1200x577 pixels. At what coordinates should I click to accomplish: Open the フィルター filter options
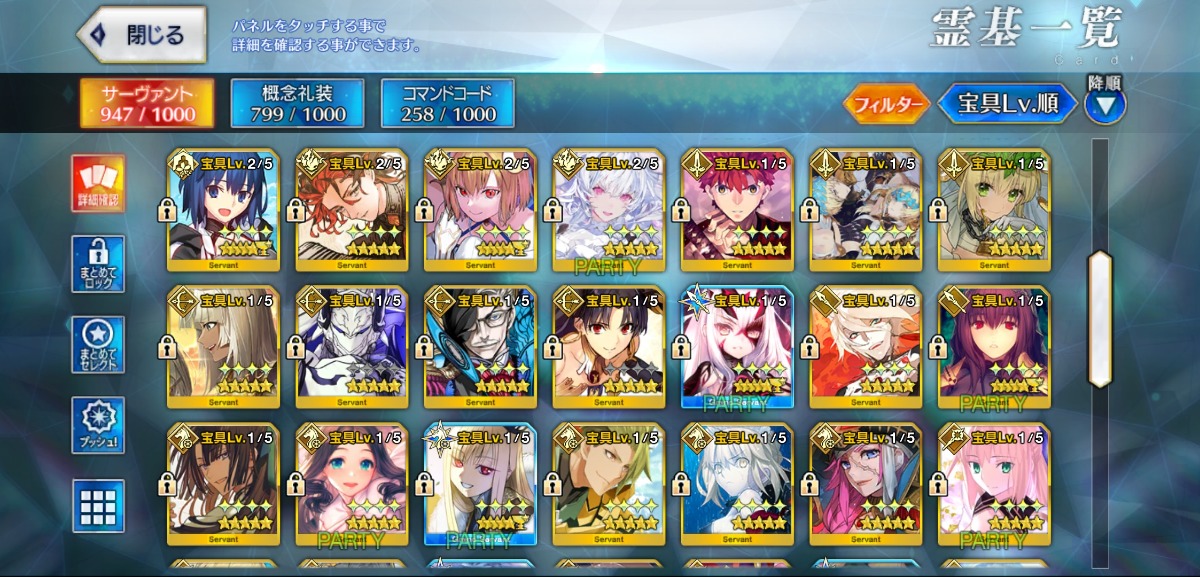tap(886, 104)
